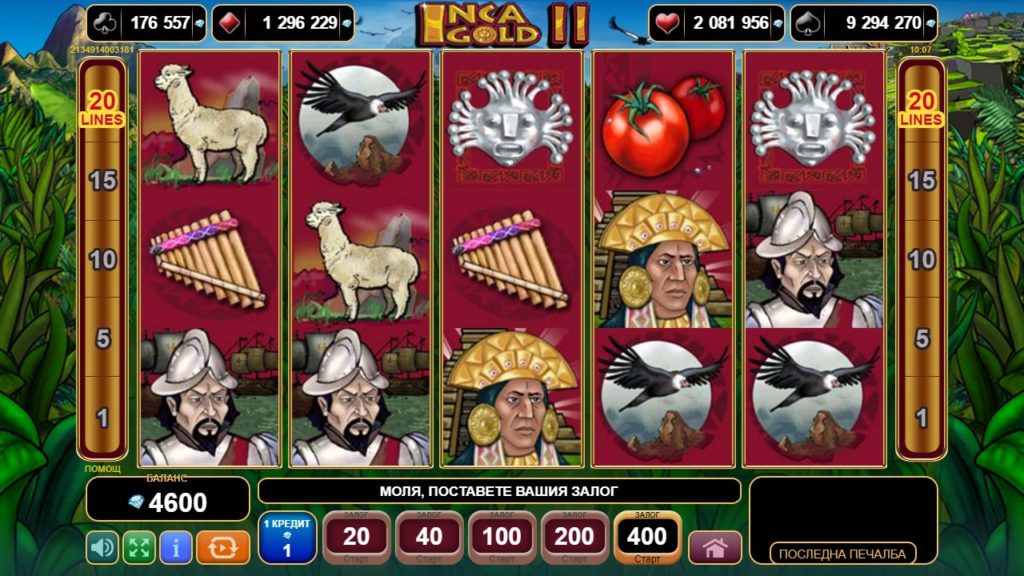Toggle the sound speaker icon
The height and width of the screenshot is (576, 1024).
coord(102,547)
